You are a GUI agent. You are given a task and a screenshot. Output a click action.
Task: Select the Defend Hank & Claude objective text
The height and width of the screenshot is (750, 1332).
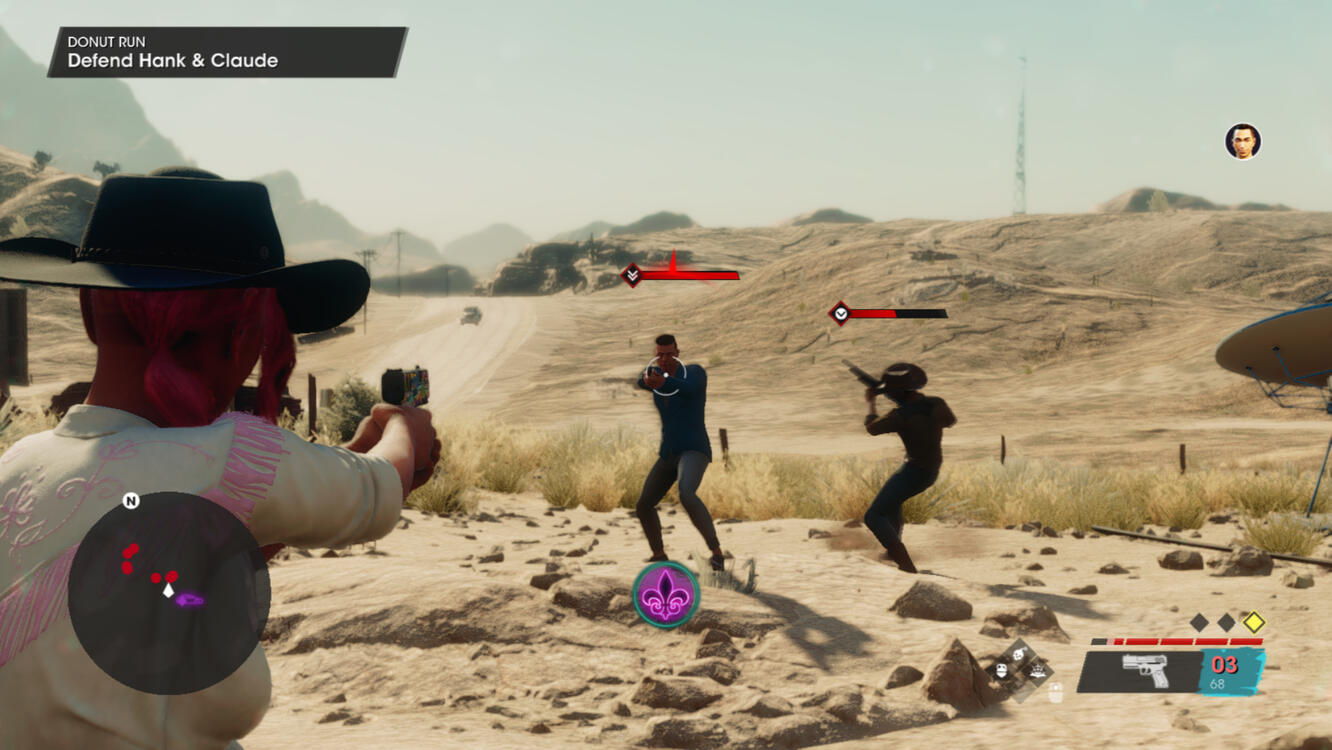pyautogui.click(x=172, y=60)
